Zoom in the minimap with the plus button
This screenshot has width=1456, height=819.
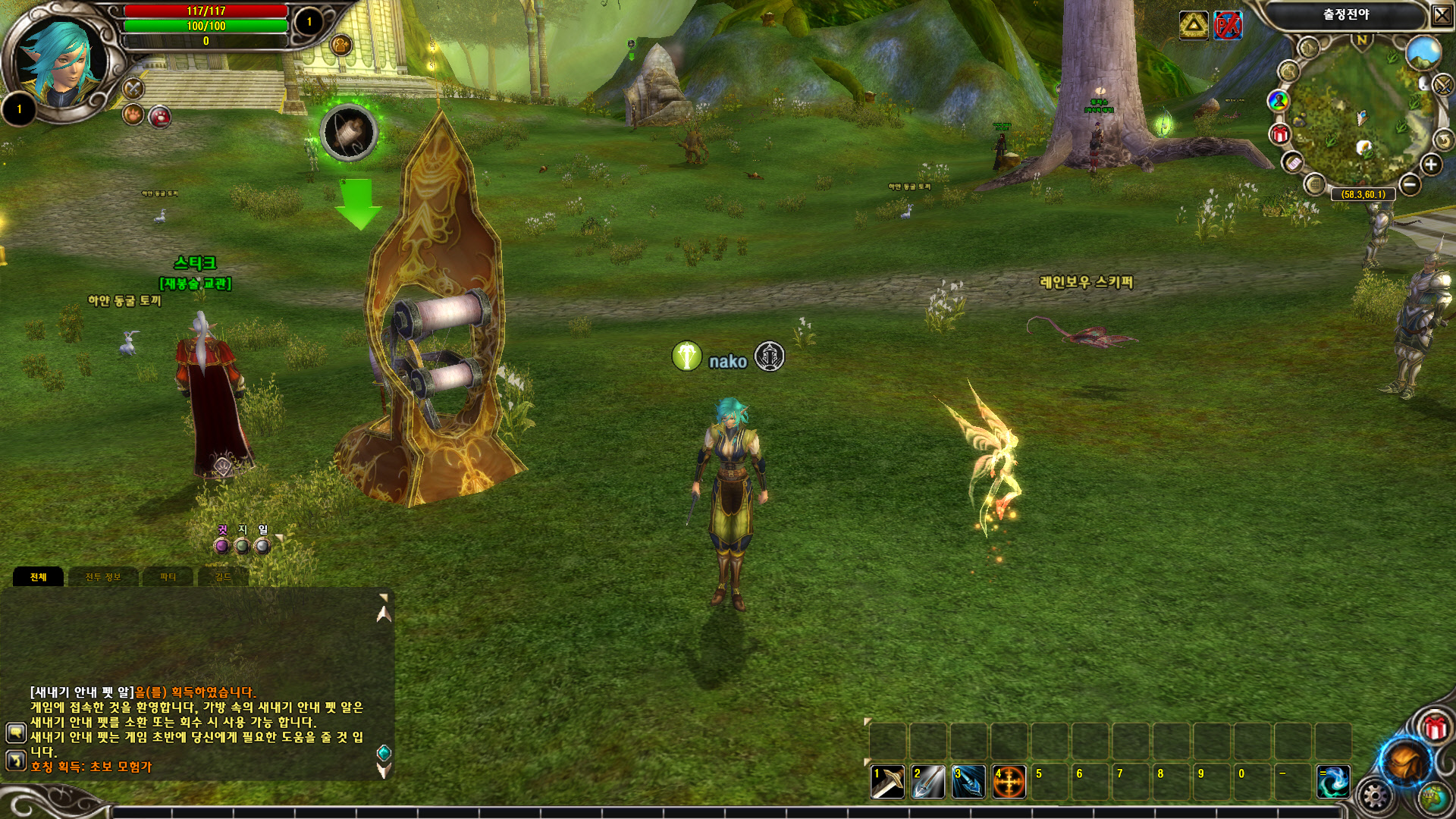point(1430,165)
